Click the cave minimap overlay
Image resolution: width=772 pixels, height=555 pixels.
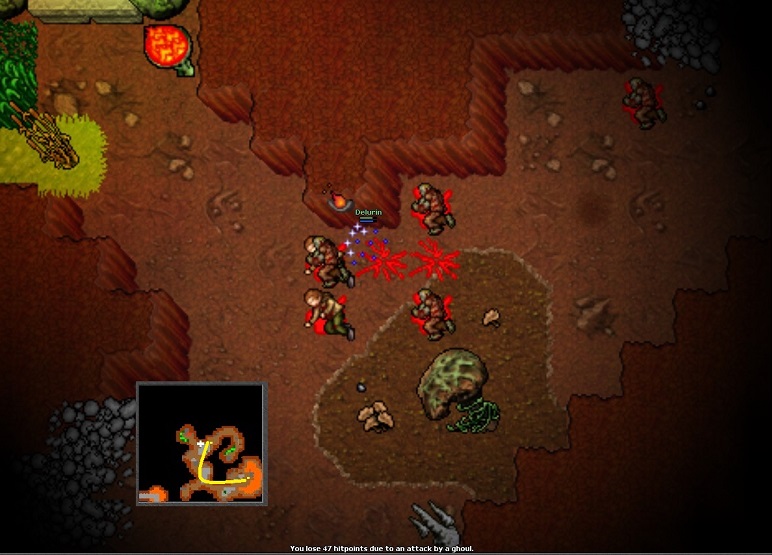[201, 443]
